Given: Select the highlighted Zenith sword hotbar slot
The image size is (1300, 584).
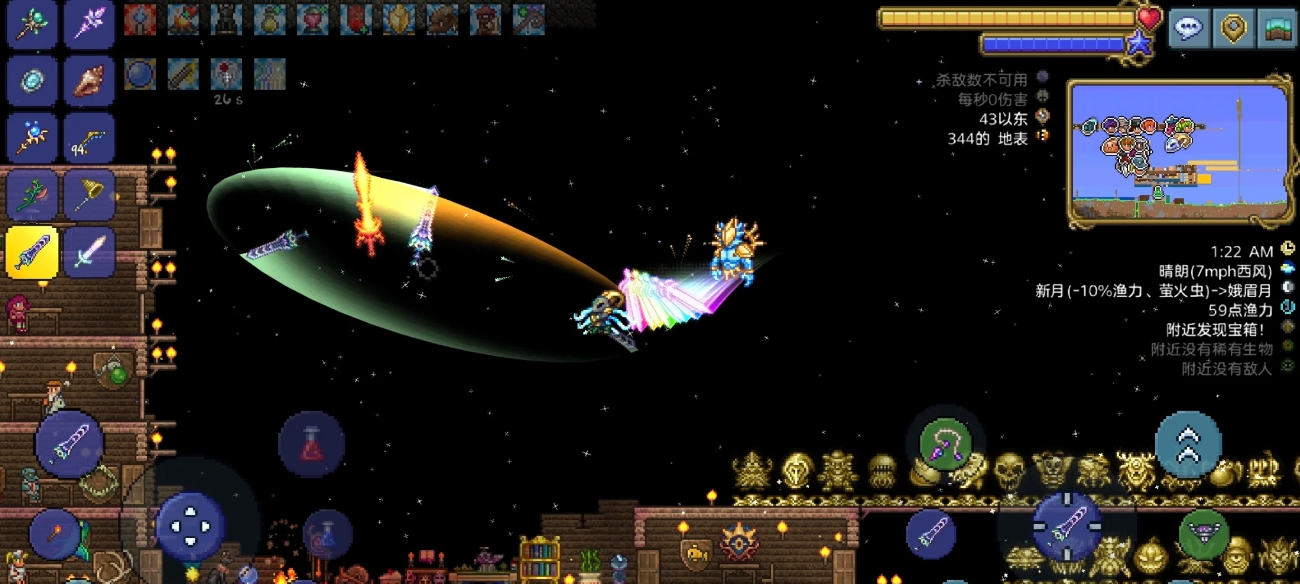Looking at the screenshot, I should [x=33, y=251].
